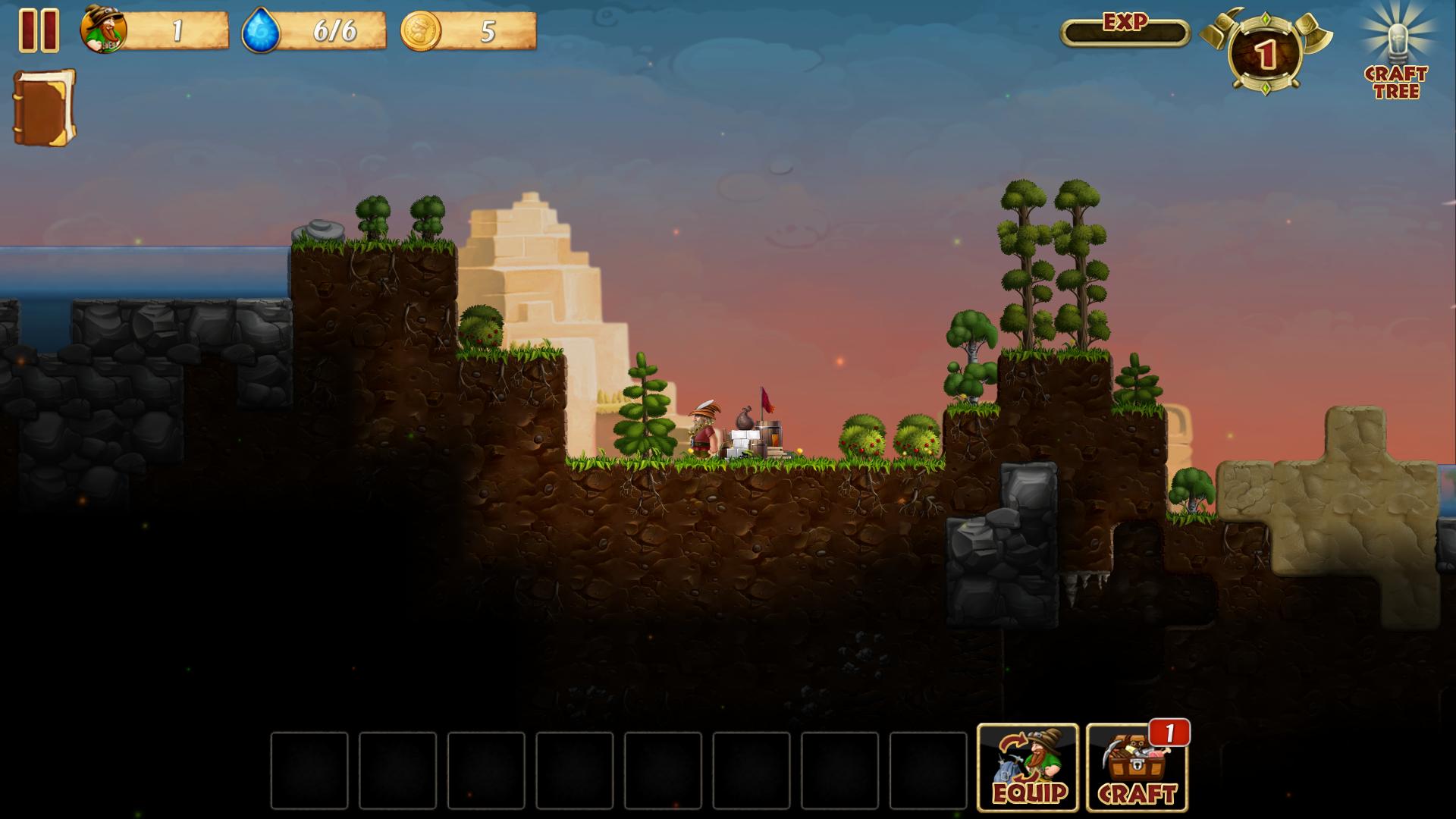Click the gold coin icon
The height and width of the screenshot is (819, 1456).
coord(420,31)
